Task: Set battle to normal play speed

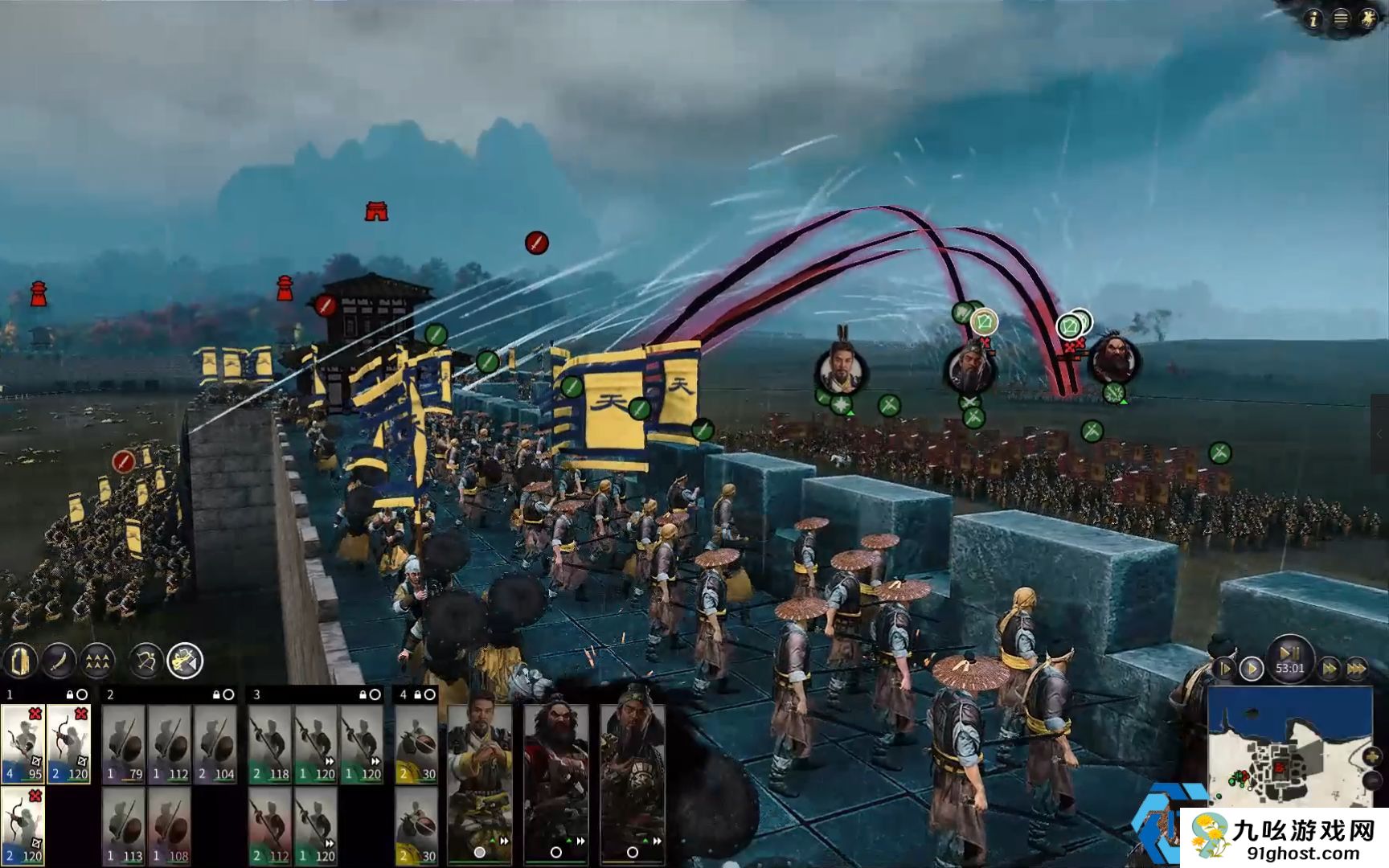Action: click(1251, 668)
